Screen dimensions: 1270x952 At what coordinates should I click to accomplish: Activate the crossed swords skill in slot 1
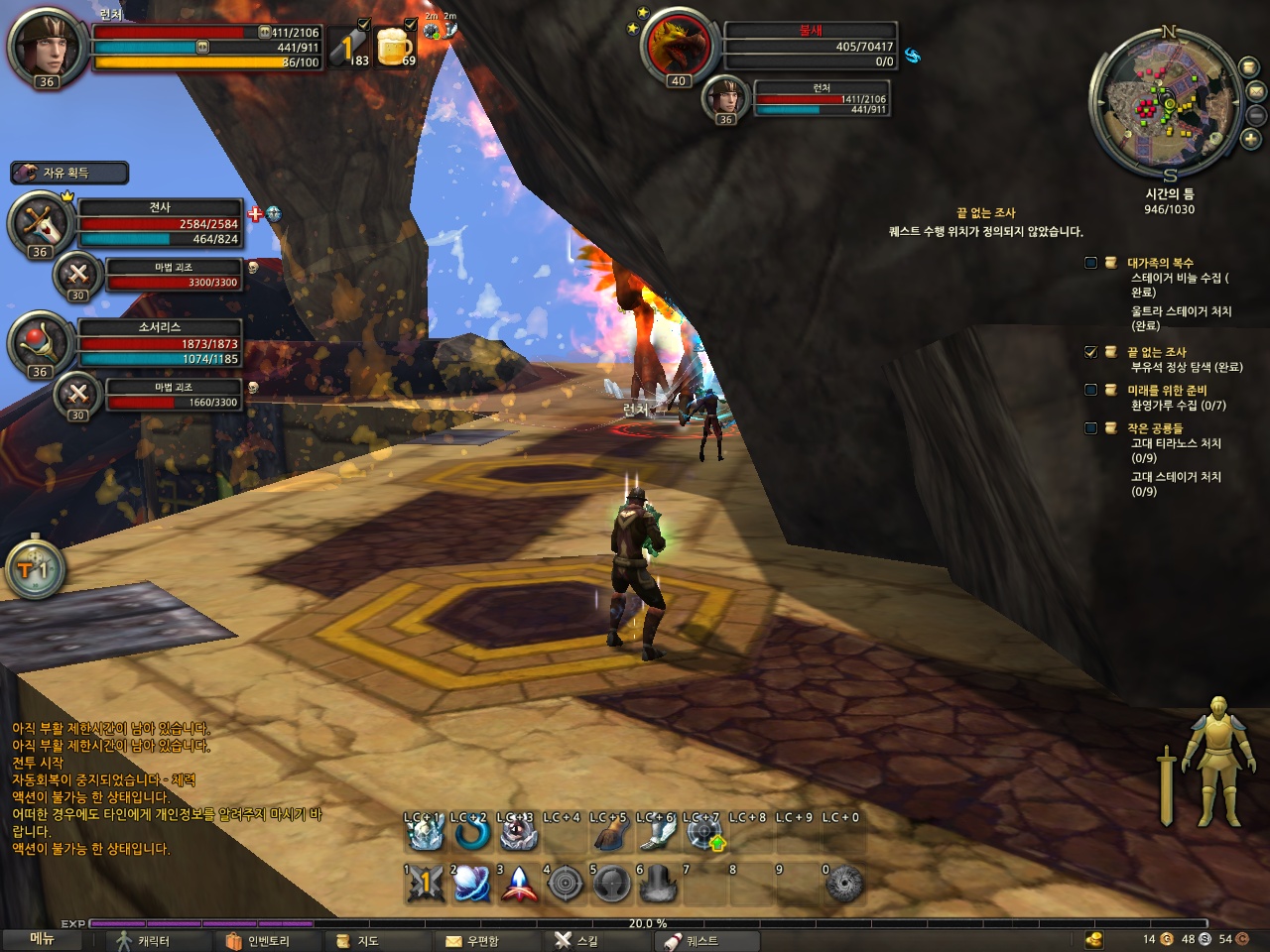tap(425, 883)
